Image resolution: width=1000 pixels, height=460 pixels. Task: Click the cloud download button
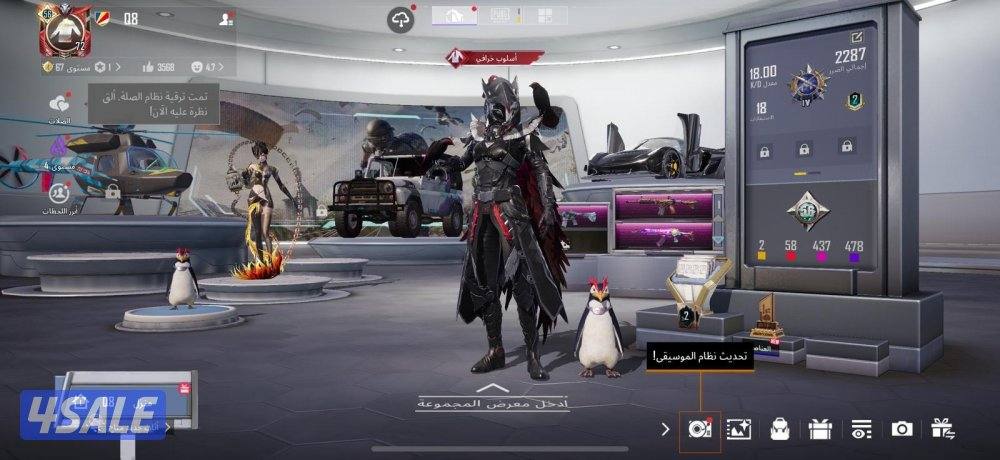pyautogui.click(x=400, y=19)
